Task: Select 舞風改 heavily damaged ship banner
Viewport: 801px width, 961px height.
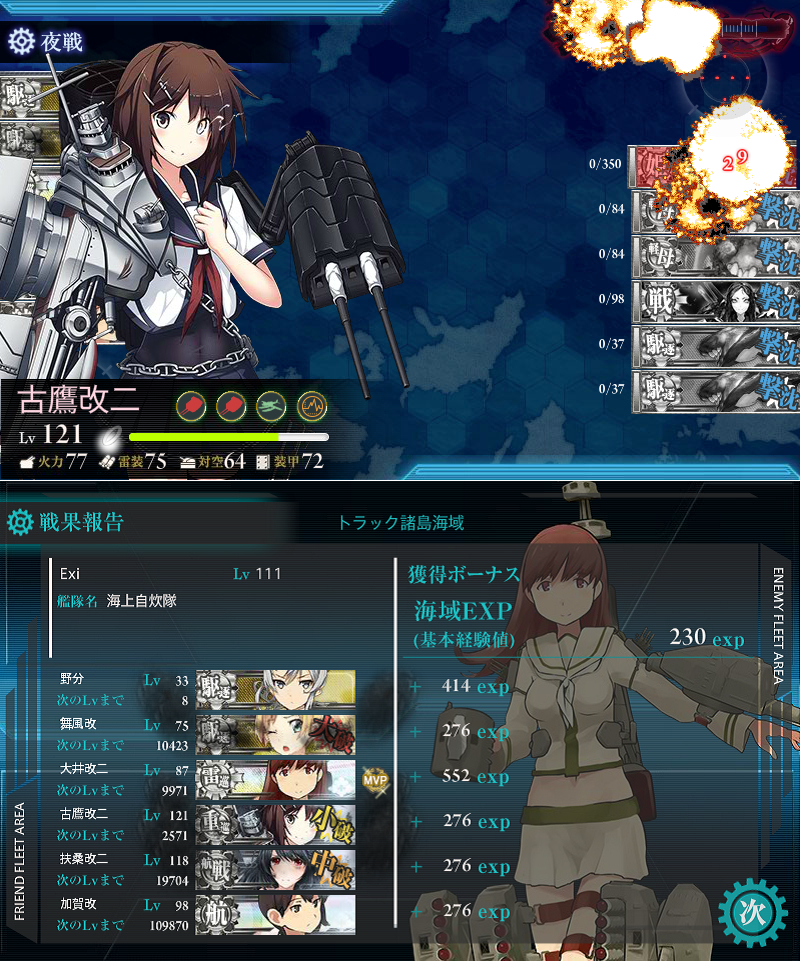Action: [276, 732]
